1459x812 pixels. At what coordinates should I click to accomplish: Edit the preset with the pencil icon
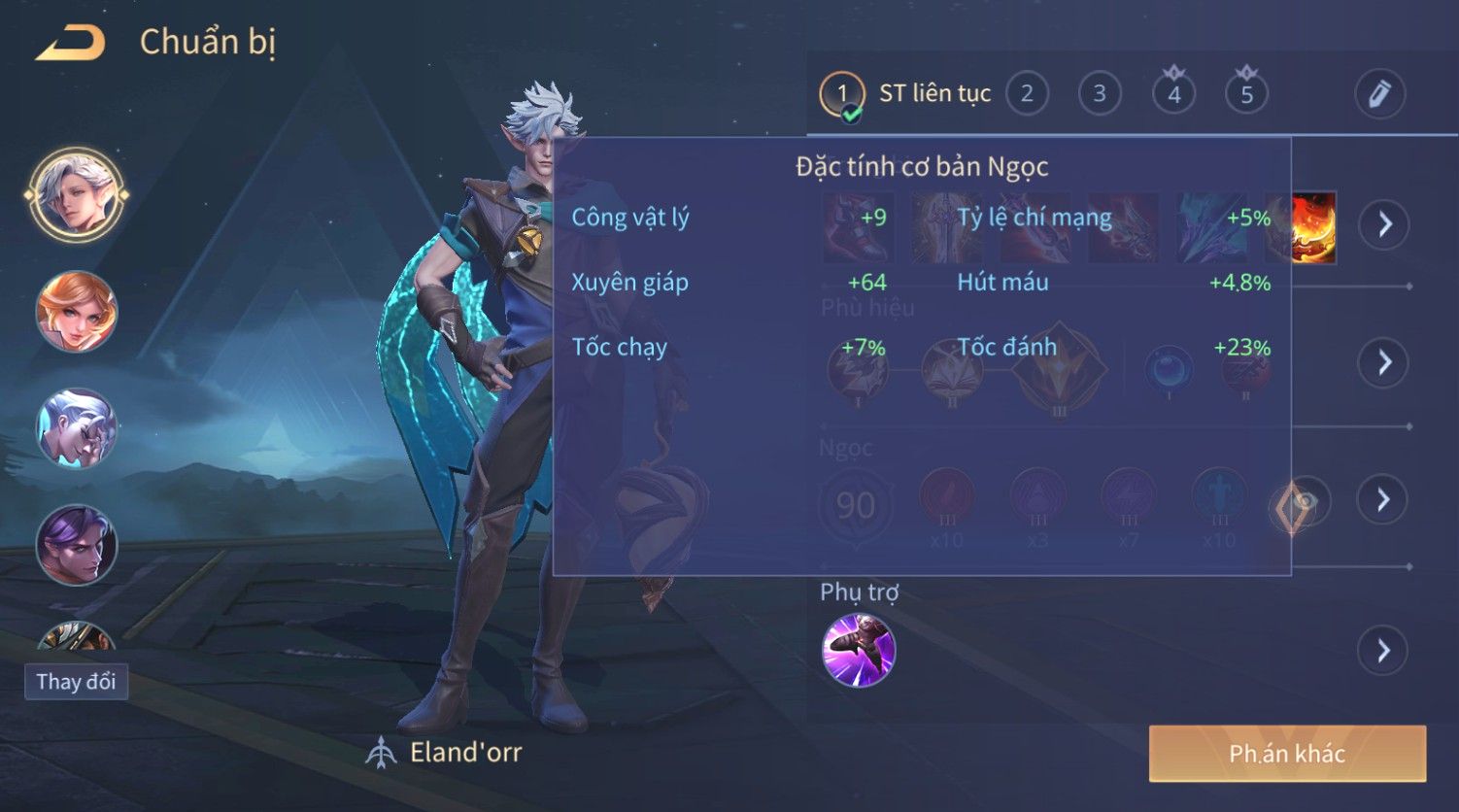[x=1379, y=94]
